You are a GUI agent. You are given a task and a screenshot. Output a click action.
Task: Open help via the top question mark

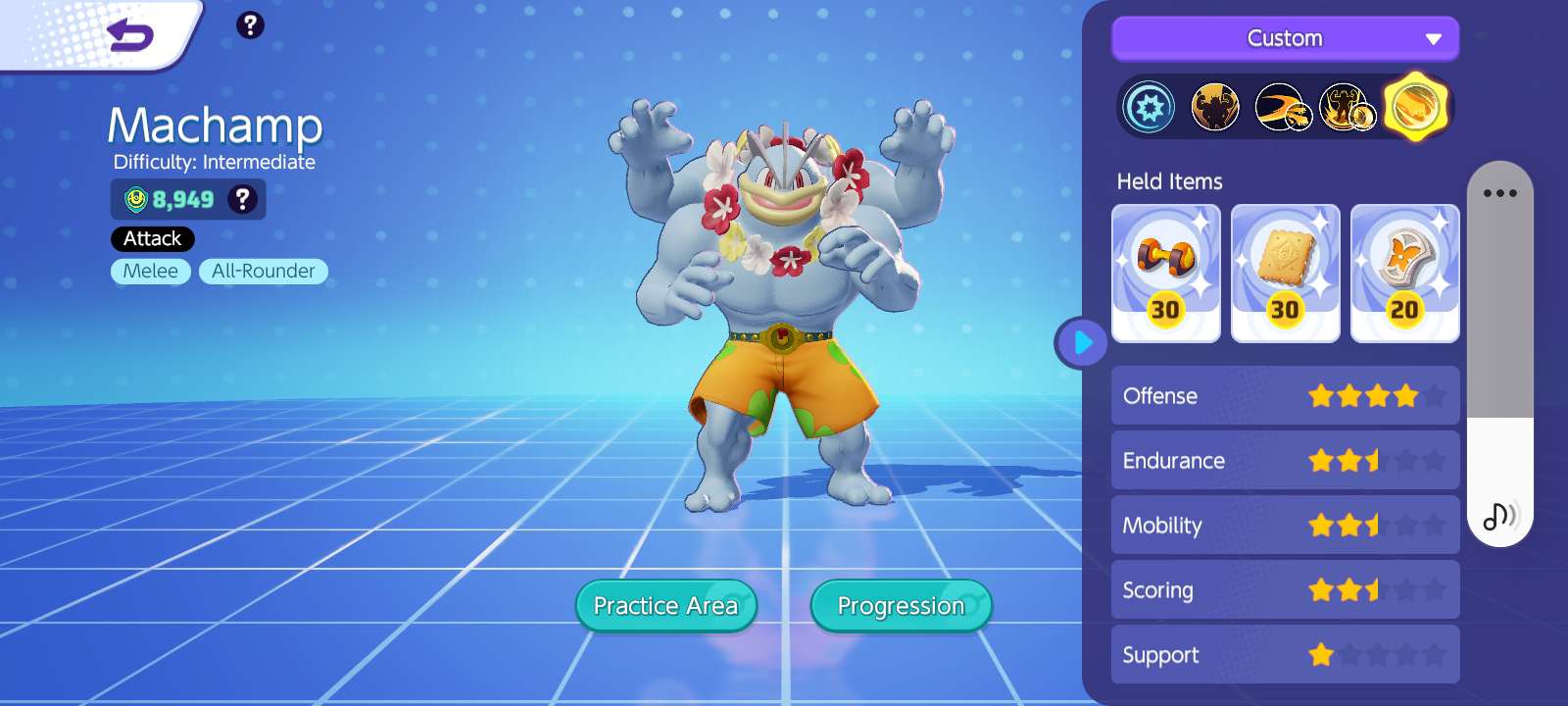[250, 25]
